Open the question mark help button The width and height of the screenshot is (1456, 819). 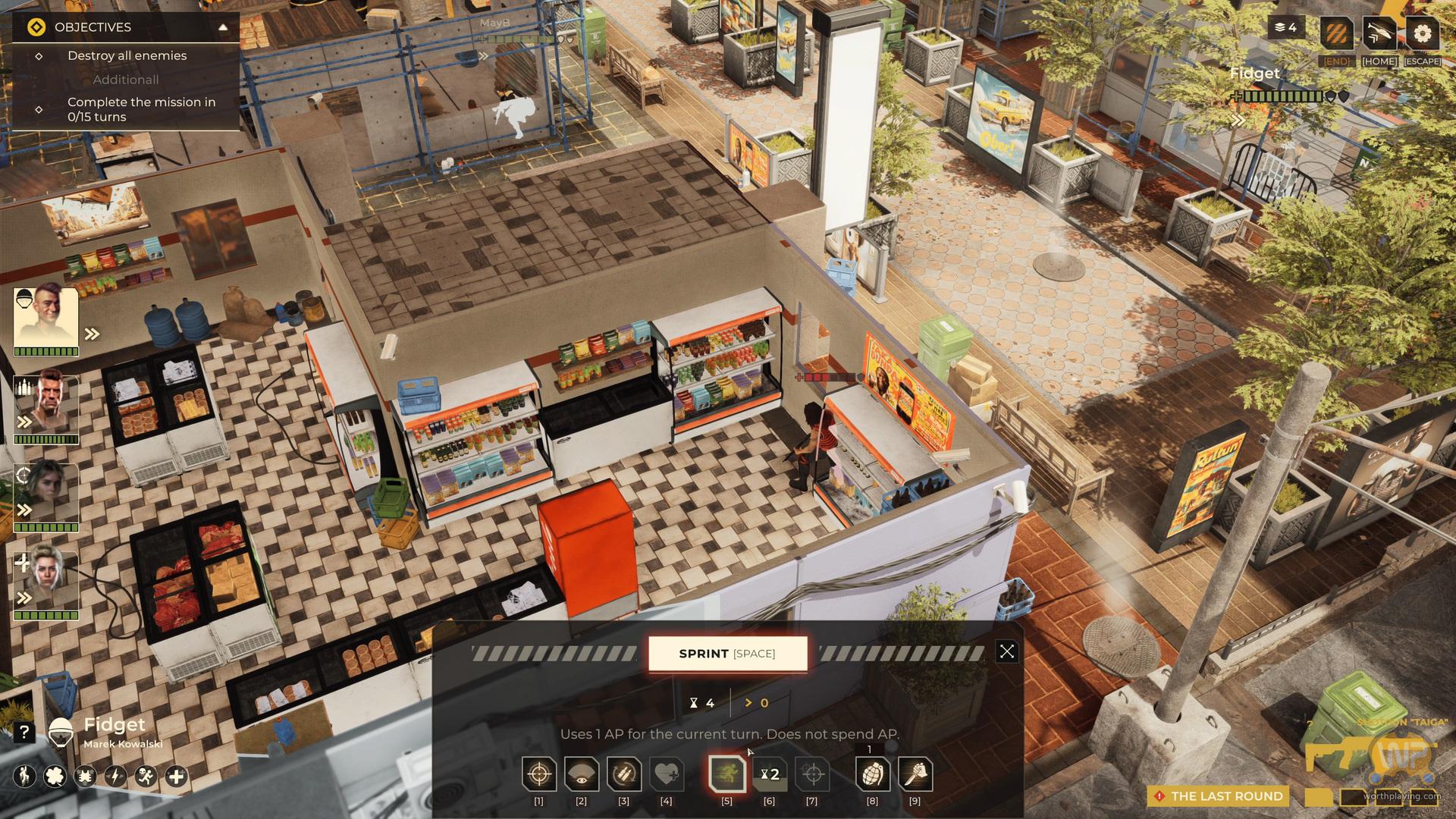24,732
